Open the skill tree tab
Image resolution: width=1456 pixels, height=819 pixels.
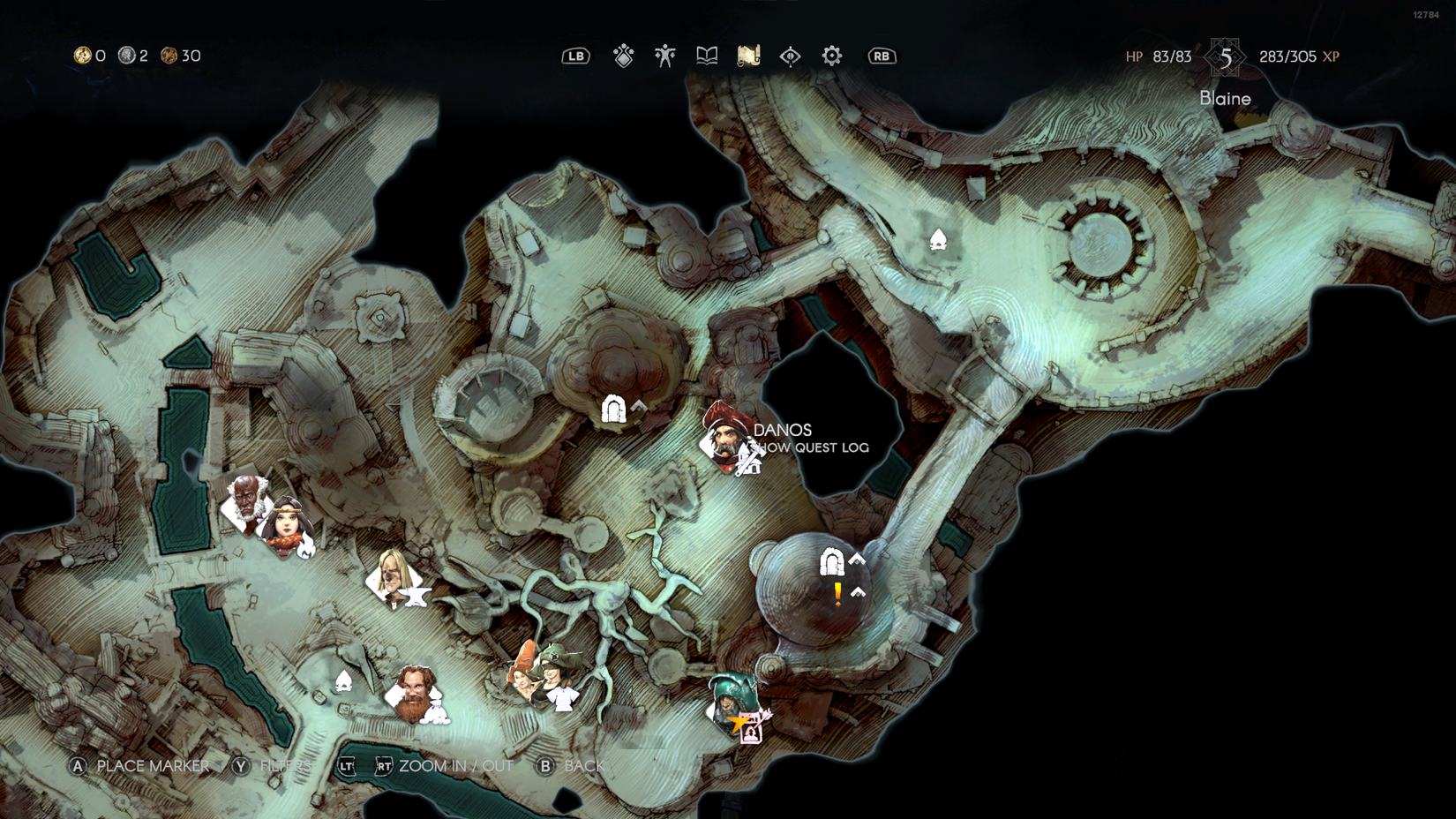pos(624,56)
